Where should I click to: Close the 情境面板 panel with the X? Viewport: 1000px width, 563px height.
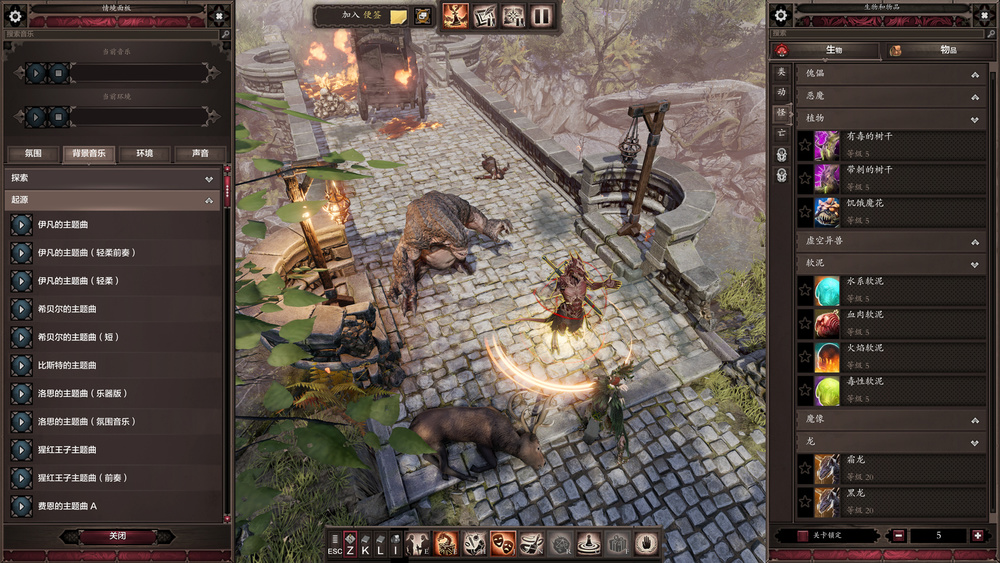[x=219, y=14]
